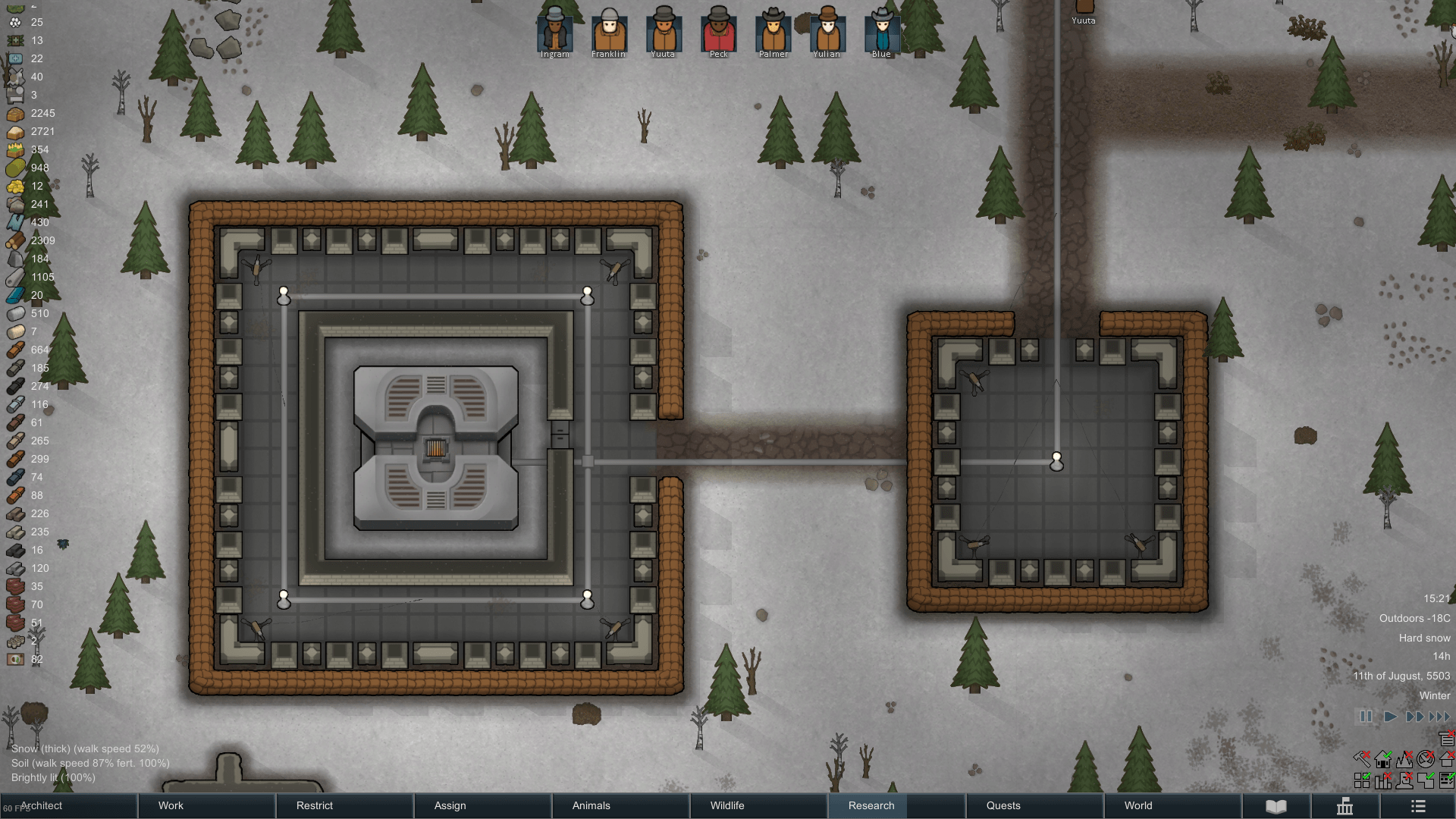Open the learning helper book icon
Screen dimensions: 1456x819
1276,807
